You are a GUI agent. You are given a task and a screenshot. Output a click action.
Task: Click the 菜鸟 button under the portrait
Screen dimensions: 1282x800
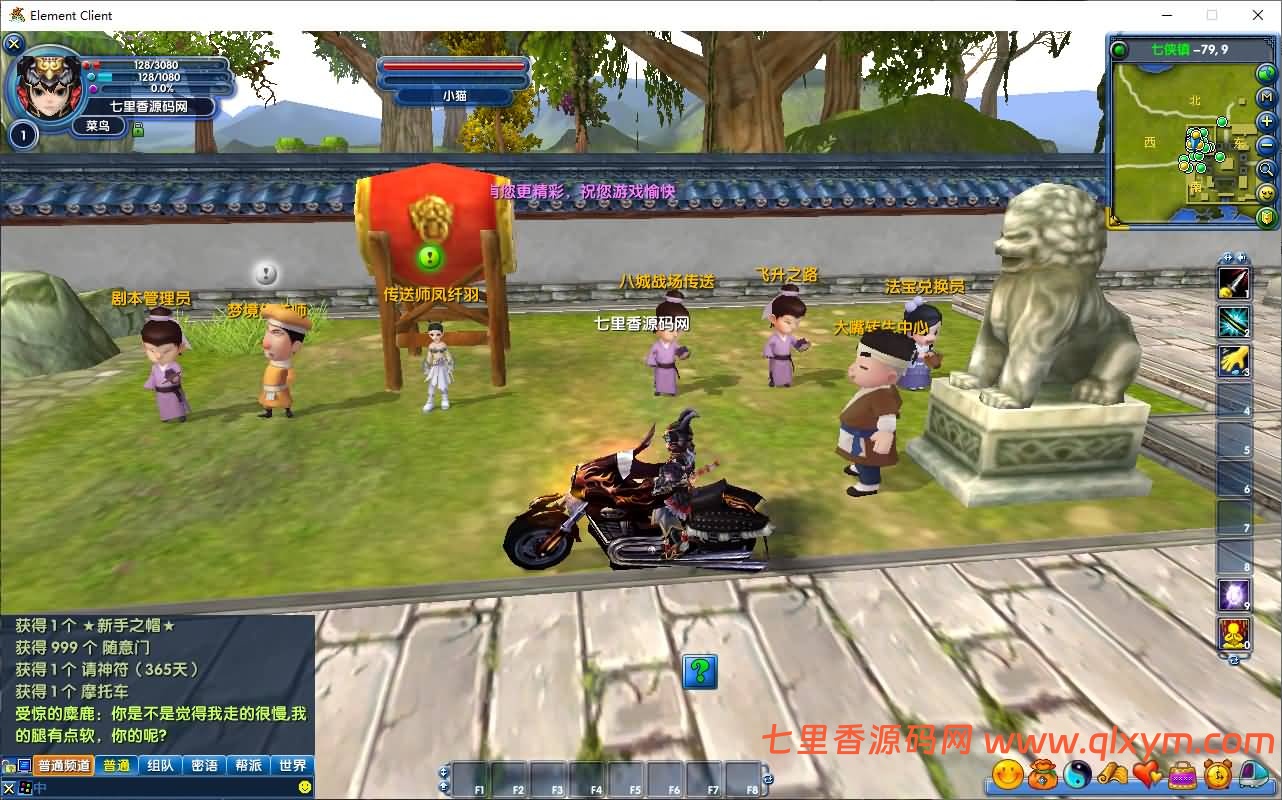pyautogui.click(x=98, y=125)
